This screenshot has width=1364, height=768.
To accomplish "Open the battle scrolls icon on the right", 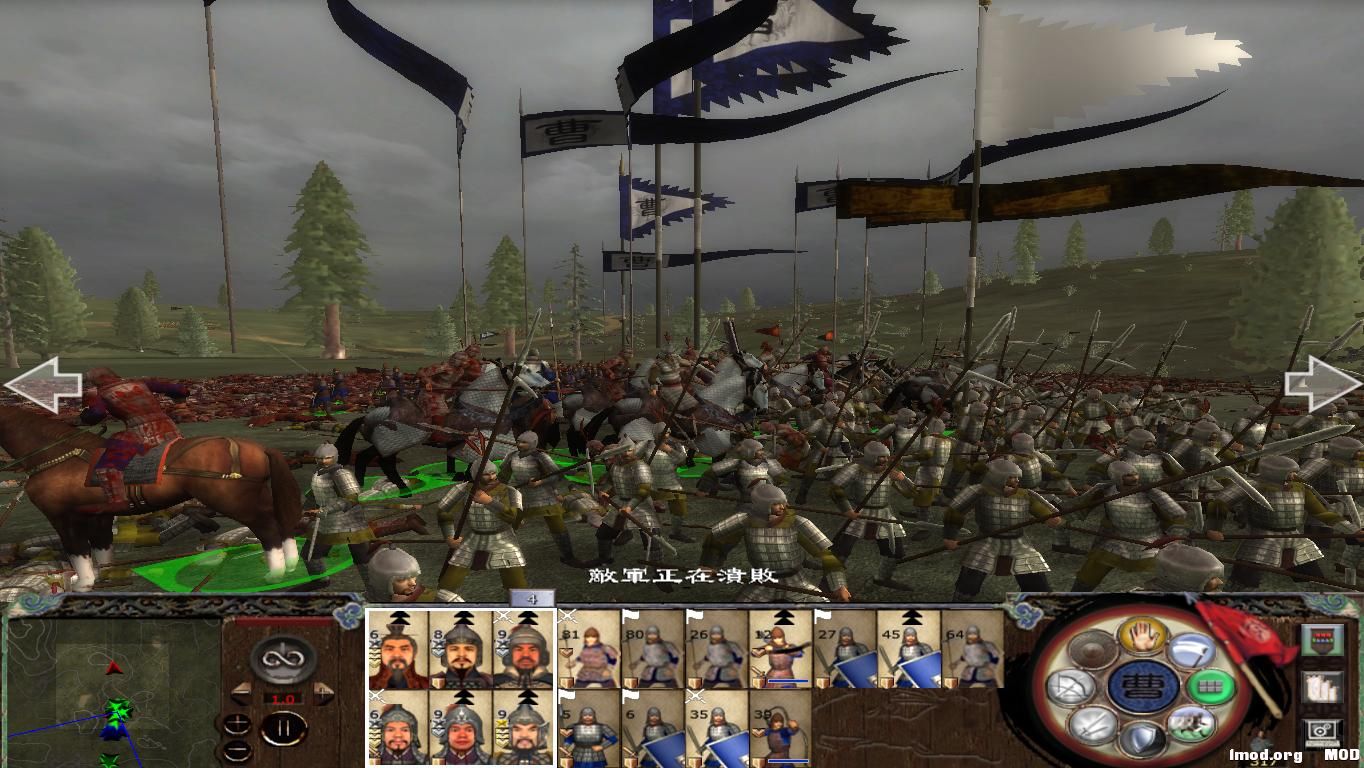I will 1321,688.
